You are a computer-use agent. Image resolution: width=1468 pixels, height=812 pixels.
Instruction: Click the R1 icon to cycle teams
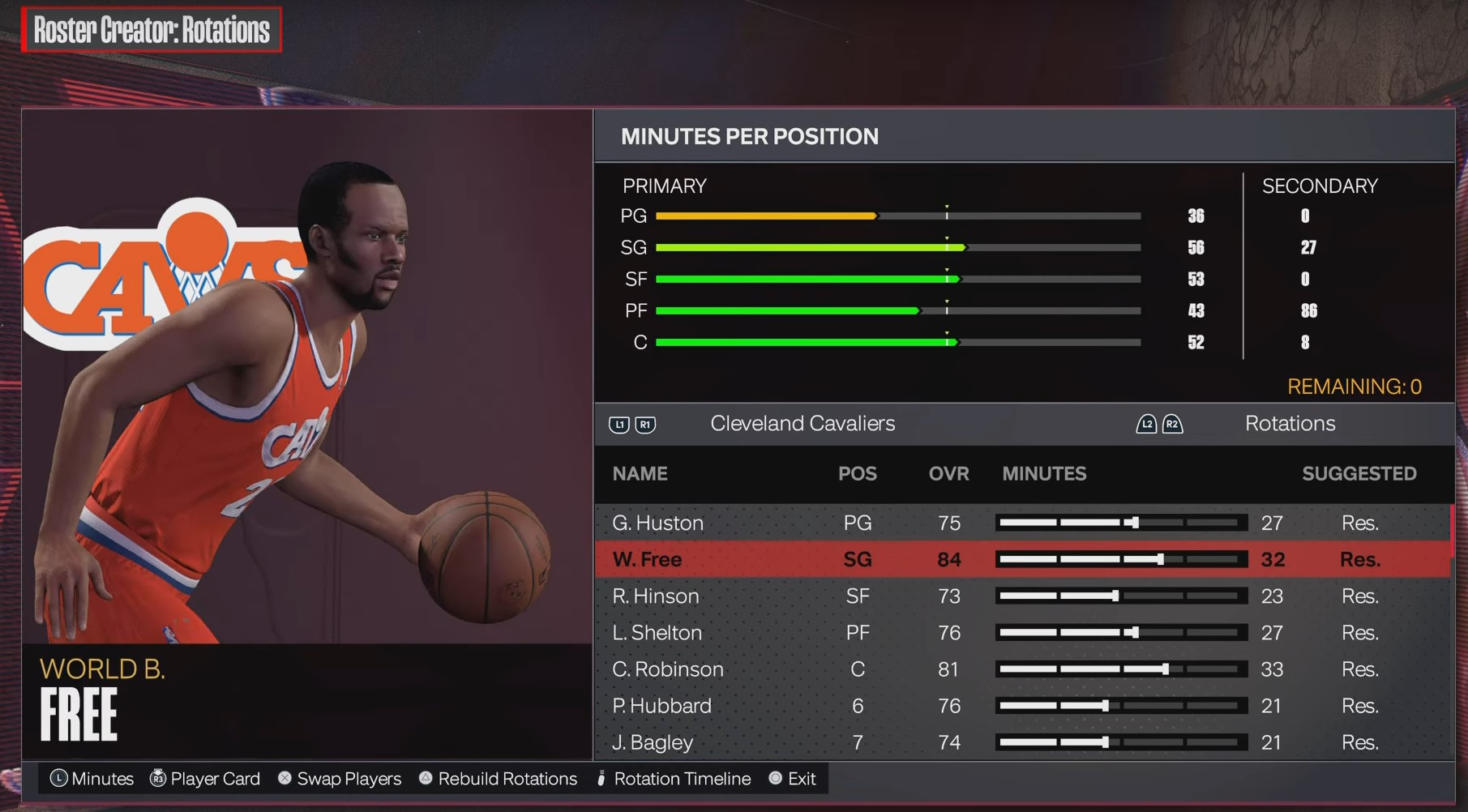(645, 424)
